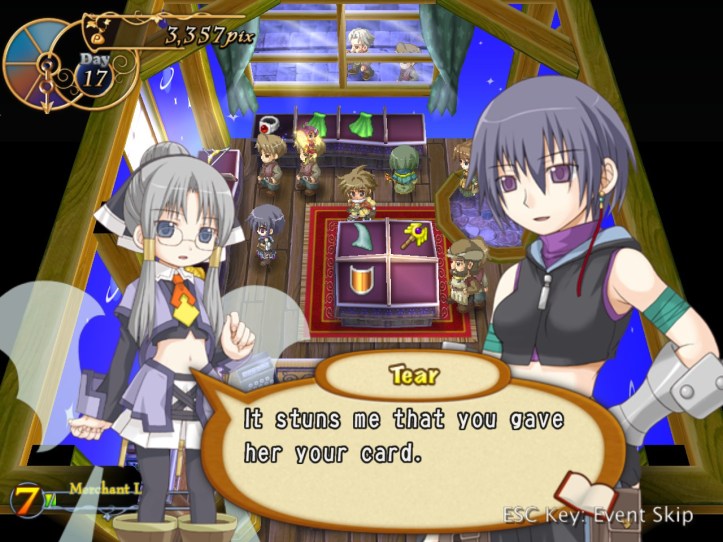The height and width of the screenshot is (542, 723).
Task: Click the open book icon beside the dialogue
Action: (588, 492)
